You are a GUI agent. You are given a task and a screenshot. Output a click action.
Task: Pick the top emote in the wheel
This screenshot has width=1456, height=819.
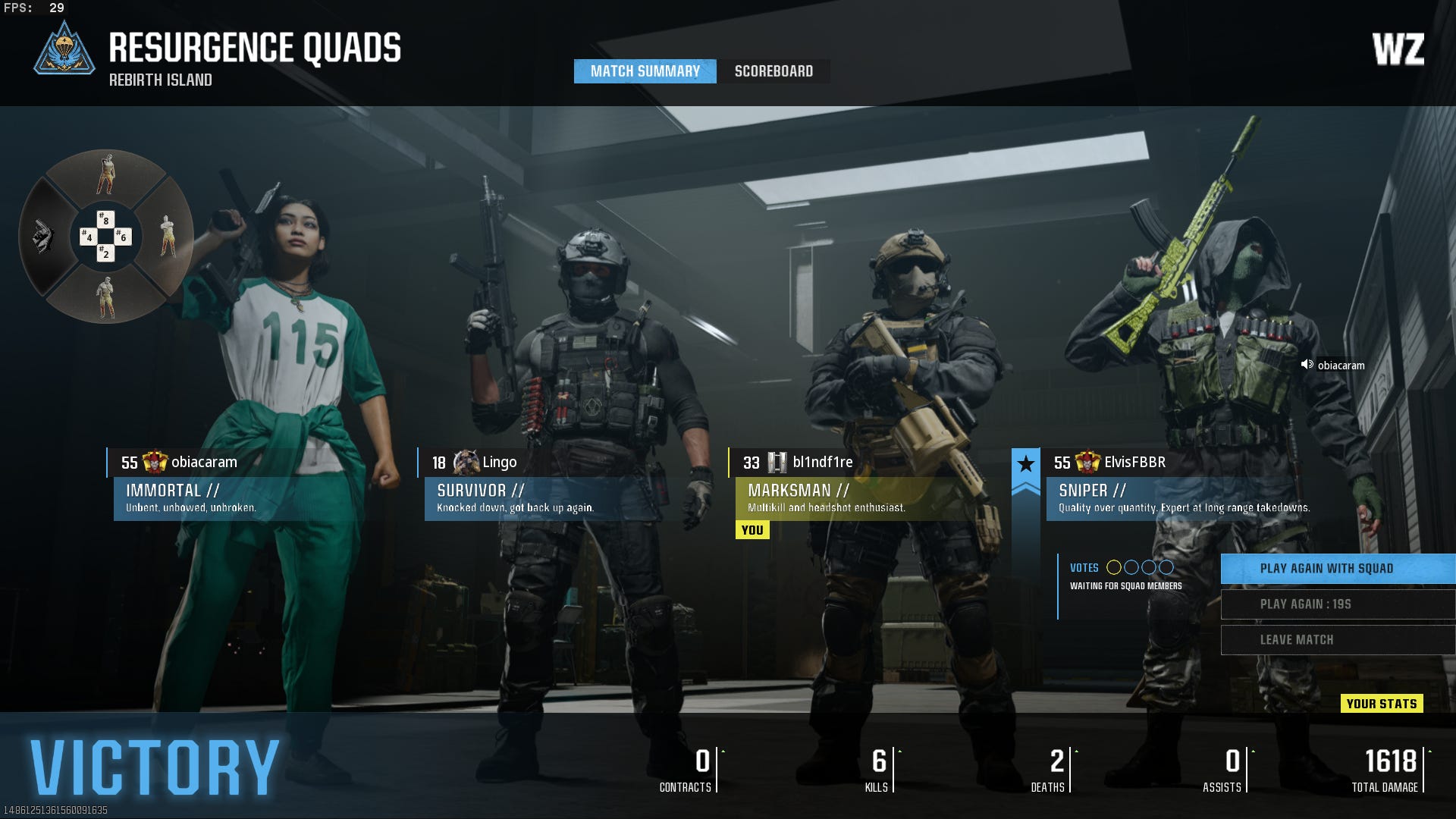[106, 174]
